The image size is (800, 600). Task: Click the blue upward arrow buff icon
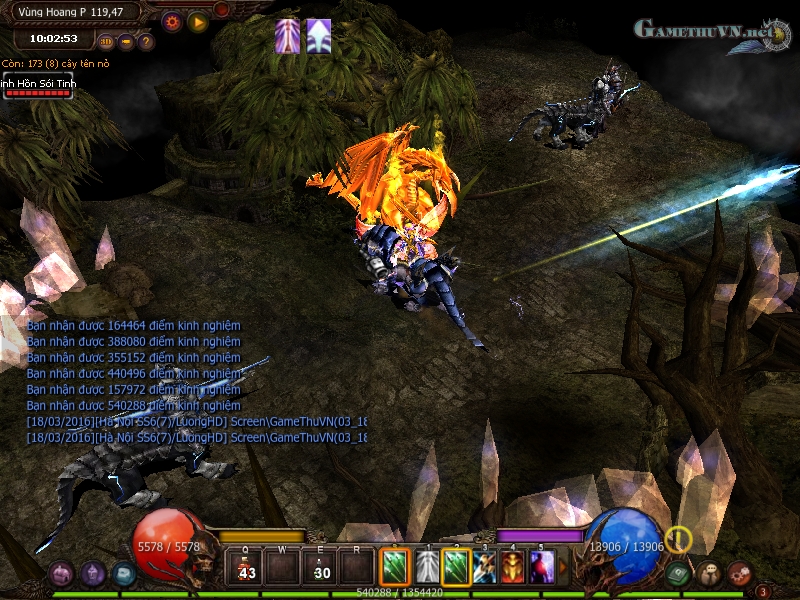pos(319,35)
